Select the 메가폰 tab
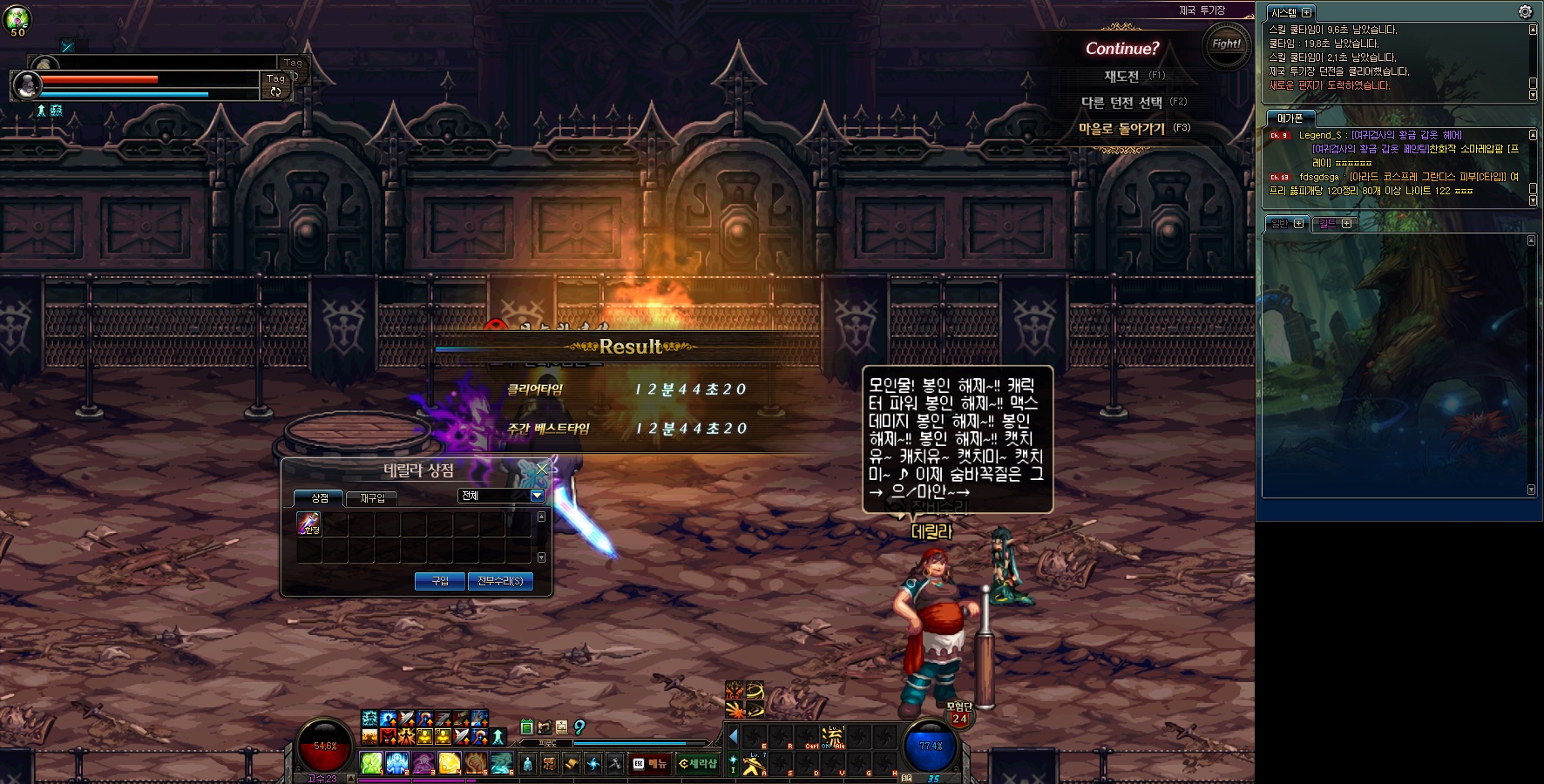 (1290, 118)
